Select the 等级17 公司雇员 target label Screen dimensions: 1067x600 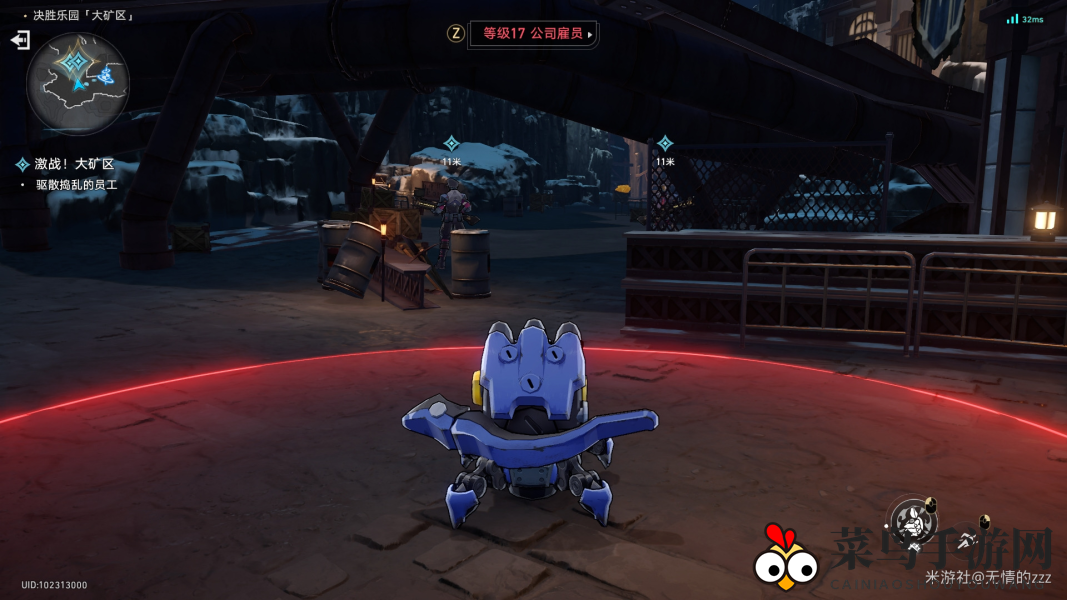point(533,33)
